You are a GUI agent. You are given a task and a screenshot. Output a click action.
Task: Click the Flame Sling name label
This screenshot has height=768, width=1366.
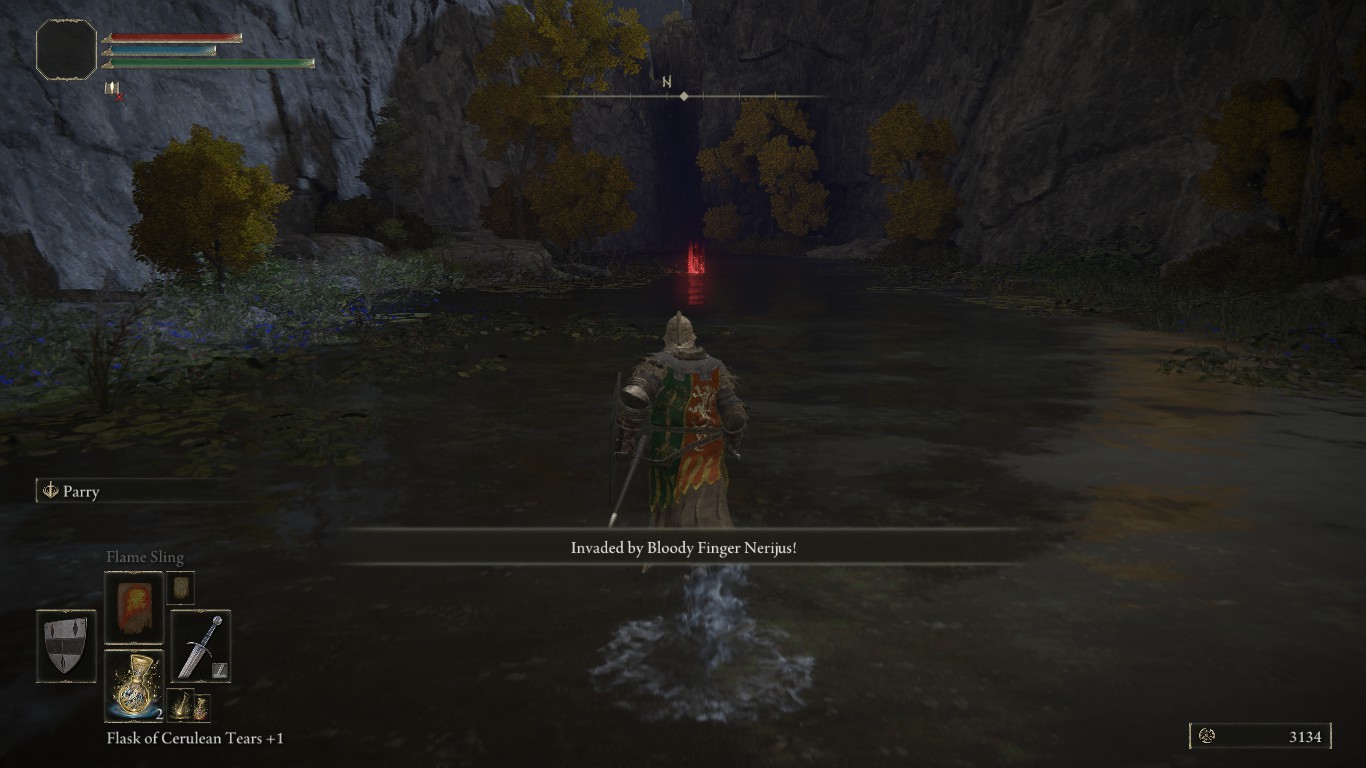[144, 556]
